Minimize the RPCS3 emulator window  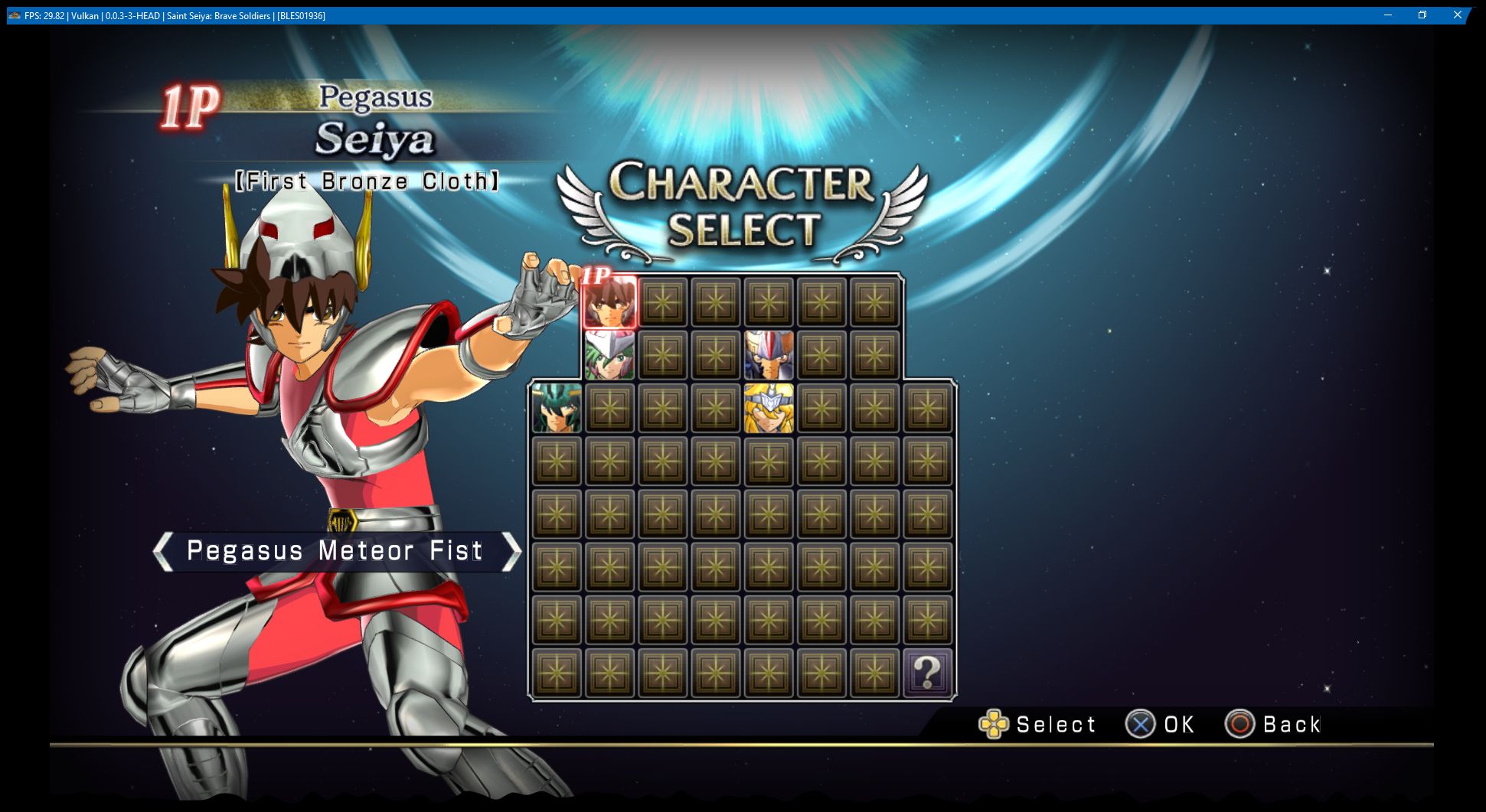click(1388, 15)
